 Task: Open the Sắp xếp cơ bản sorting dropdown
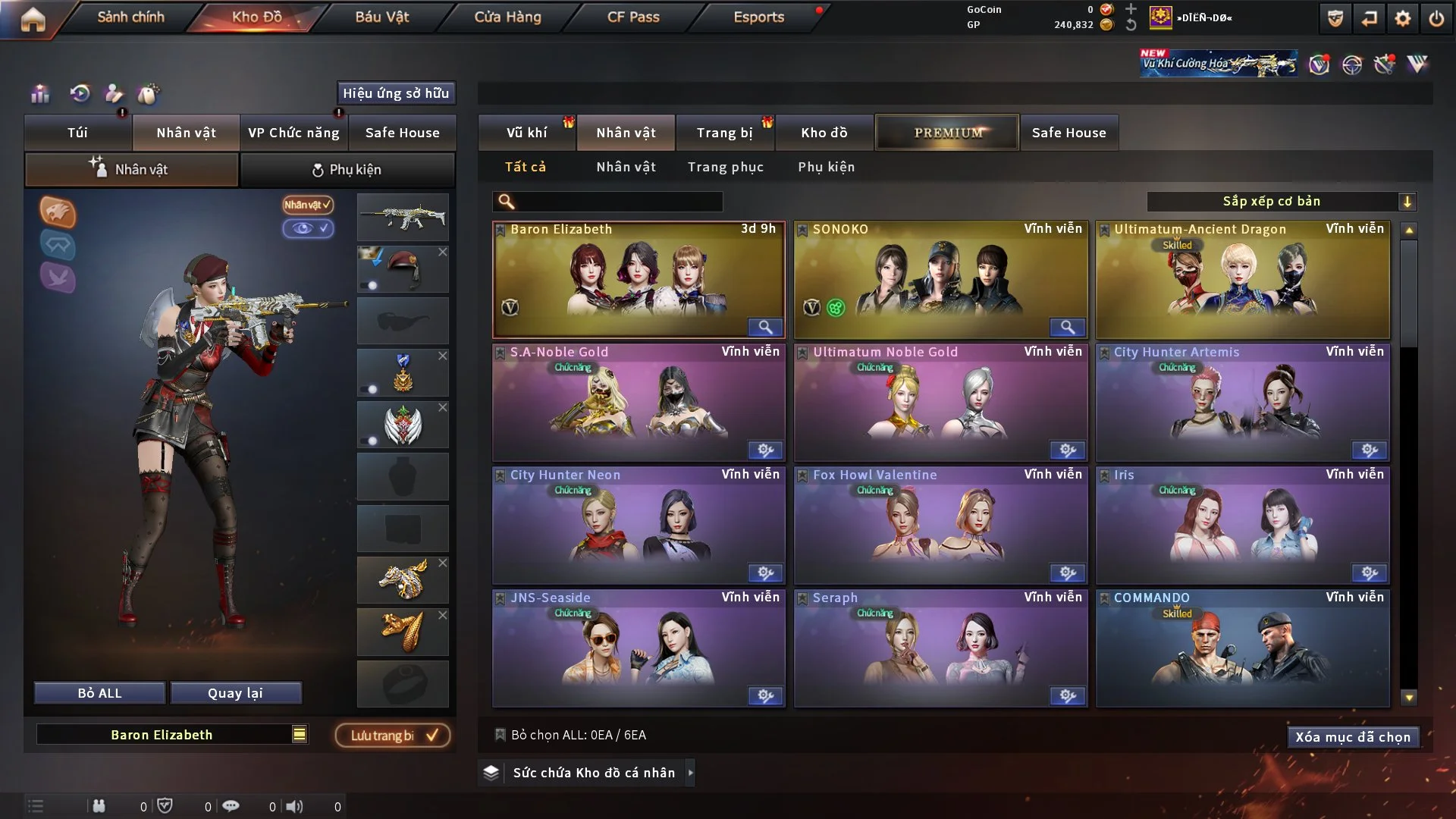coord(1282,201)
